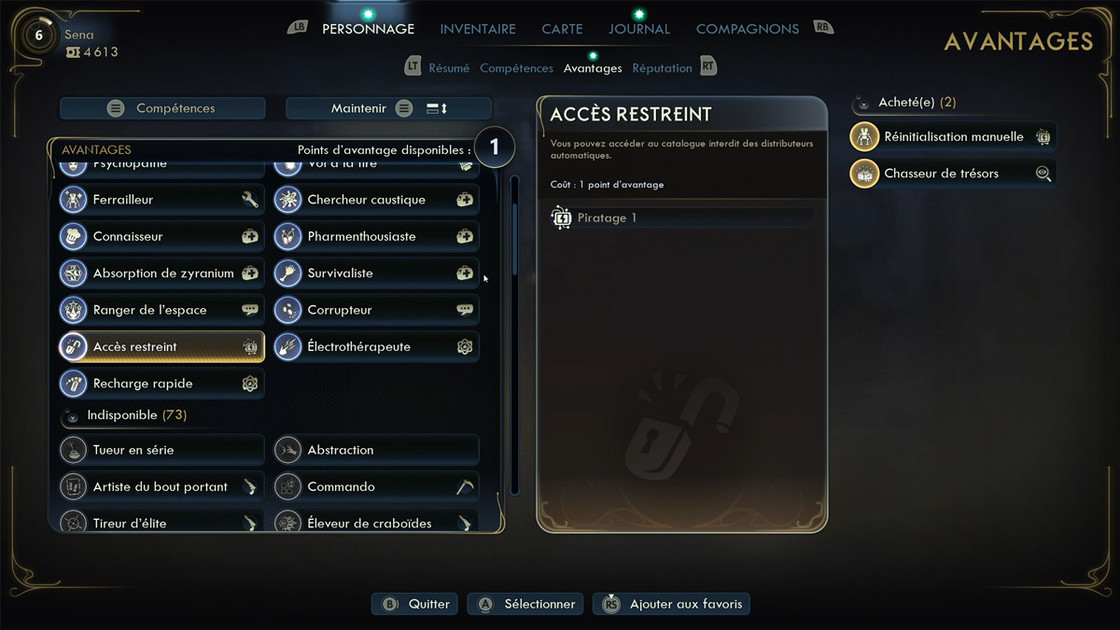Switch to the Carte tab
This screenshot has width=1120, height=630.
tap(562, 29)
